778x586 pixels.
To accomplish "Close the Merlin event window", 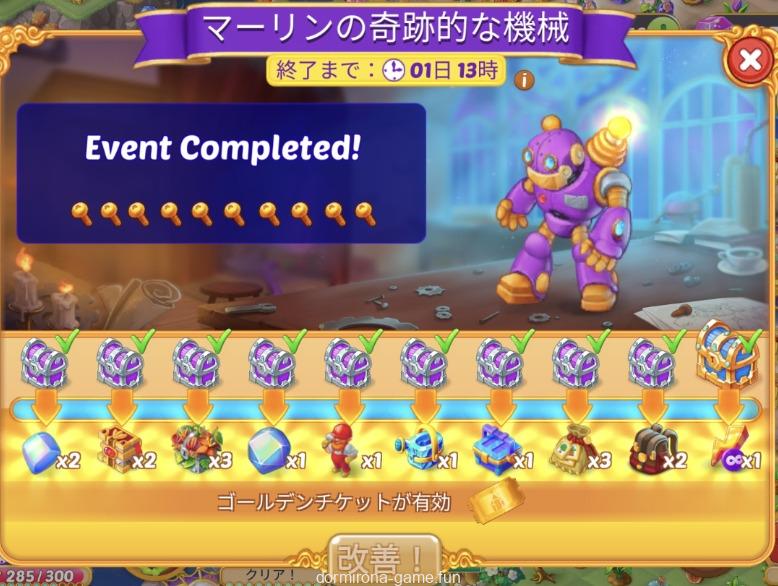I will 749,61.
